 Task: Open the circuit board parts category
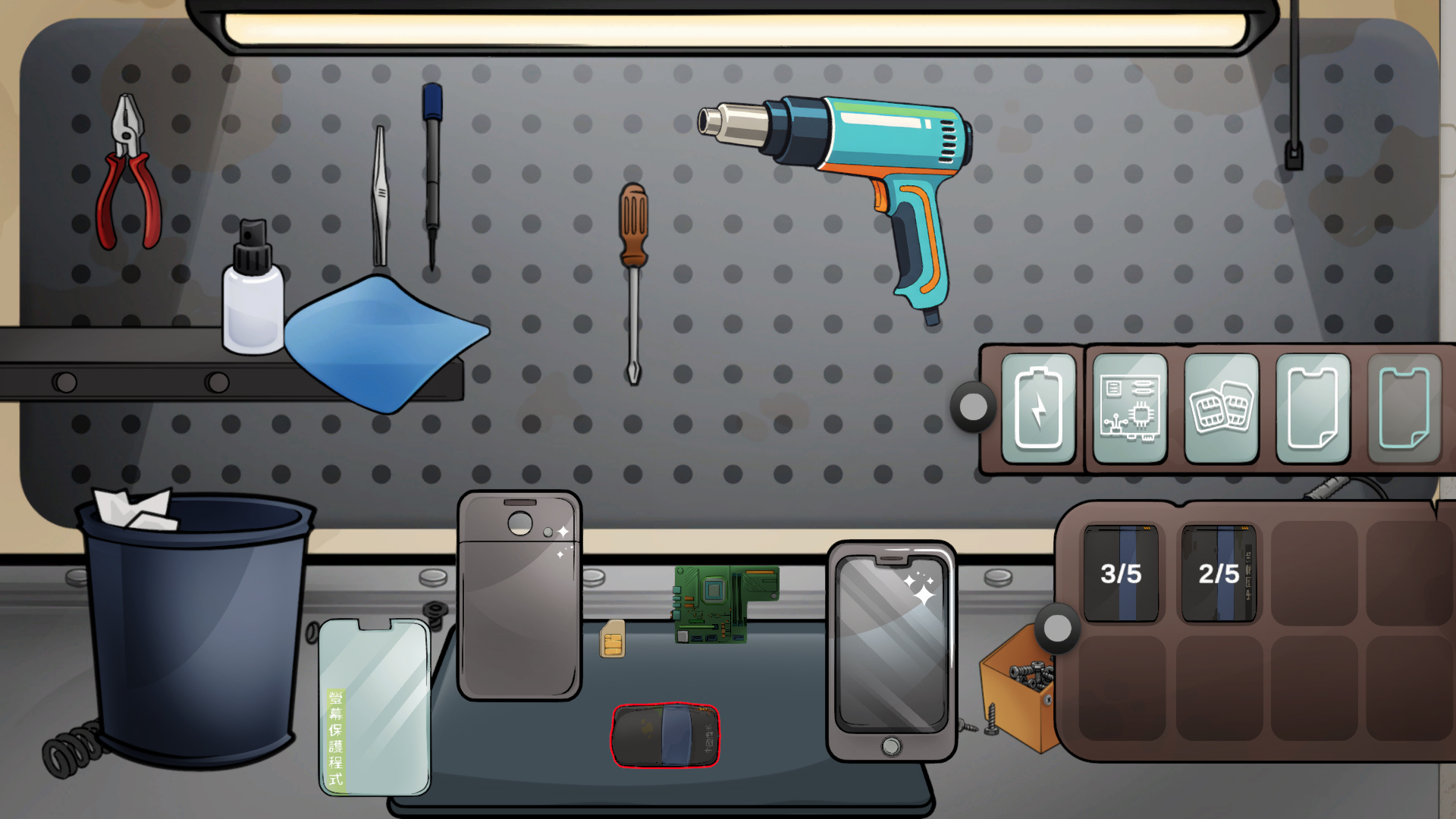(x=1129, y=408)
